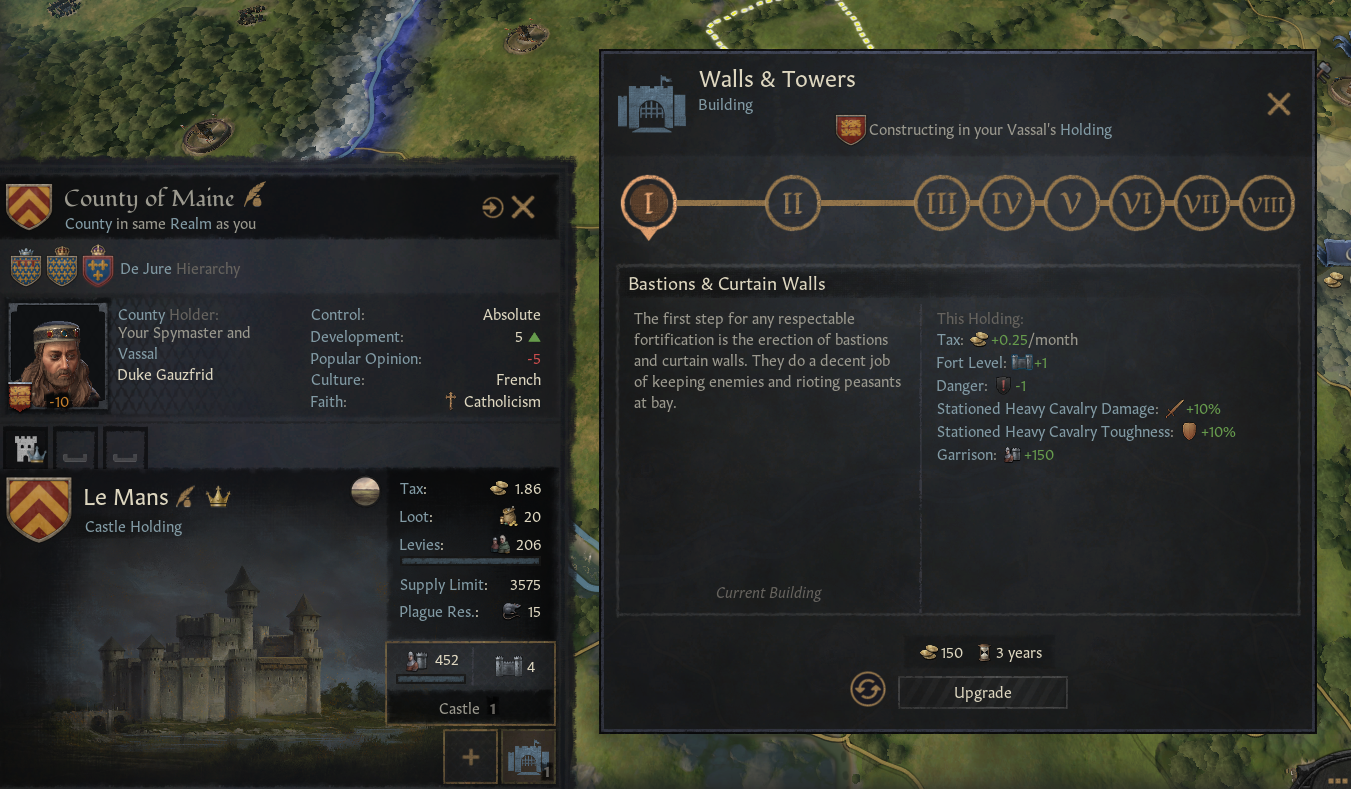Click the jump-to arrow in the County of Maine header
The width and height of the screenshot is (1351, 789).
492,207
